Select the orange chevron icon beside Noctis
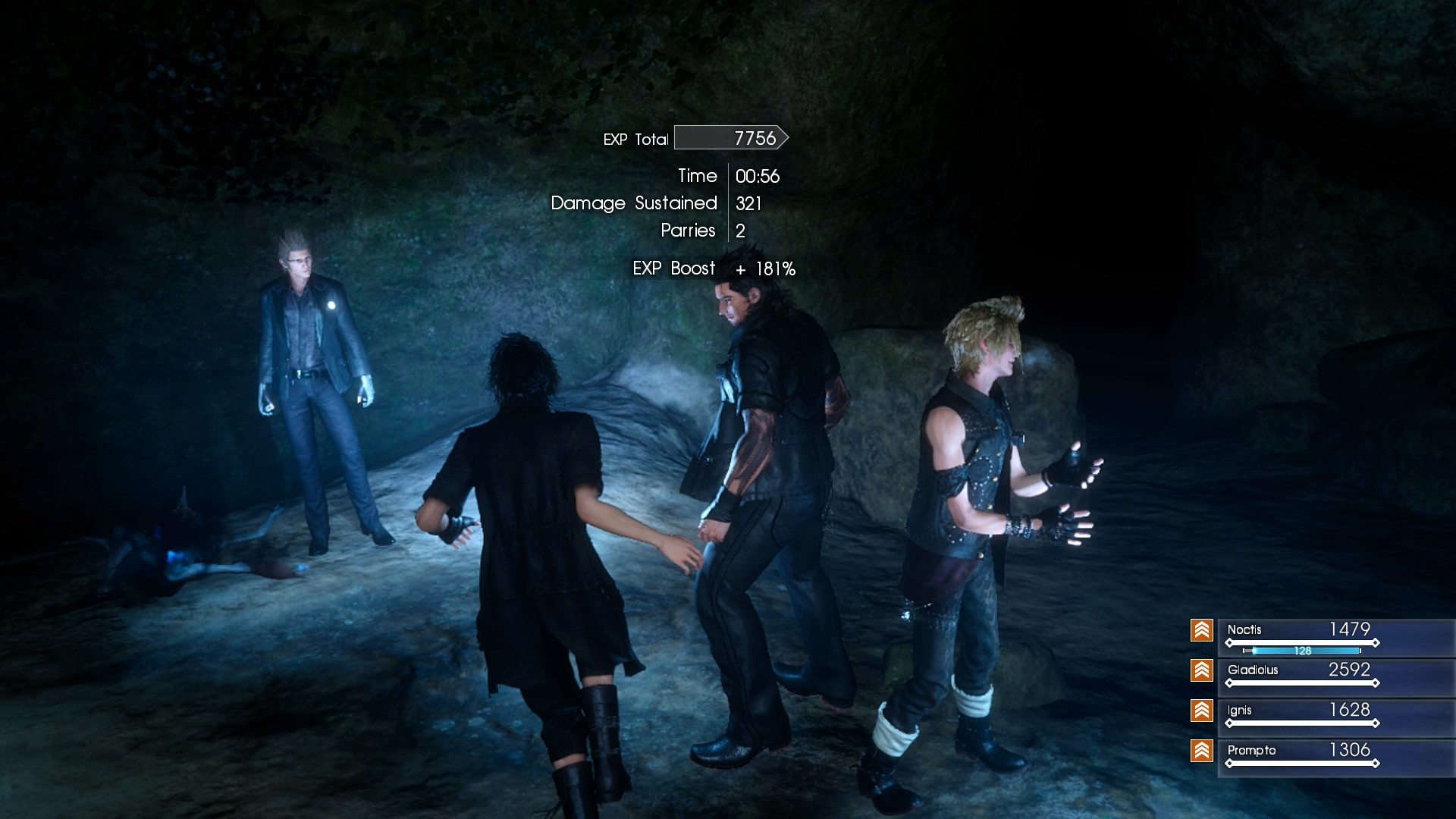Viewport: 1456px width, 819px height. 1202,629
